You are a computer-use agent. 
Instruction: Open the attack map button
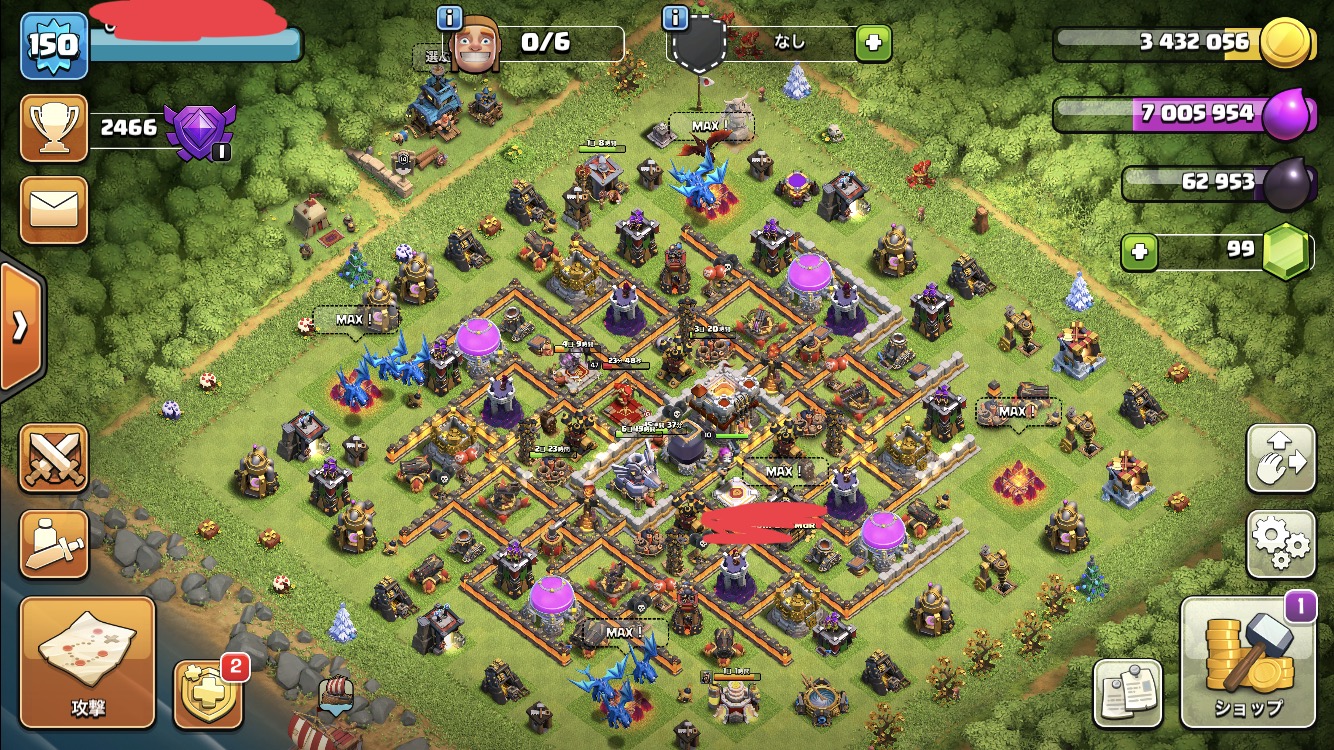[88, 661]
